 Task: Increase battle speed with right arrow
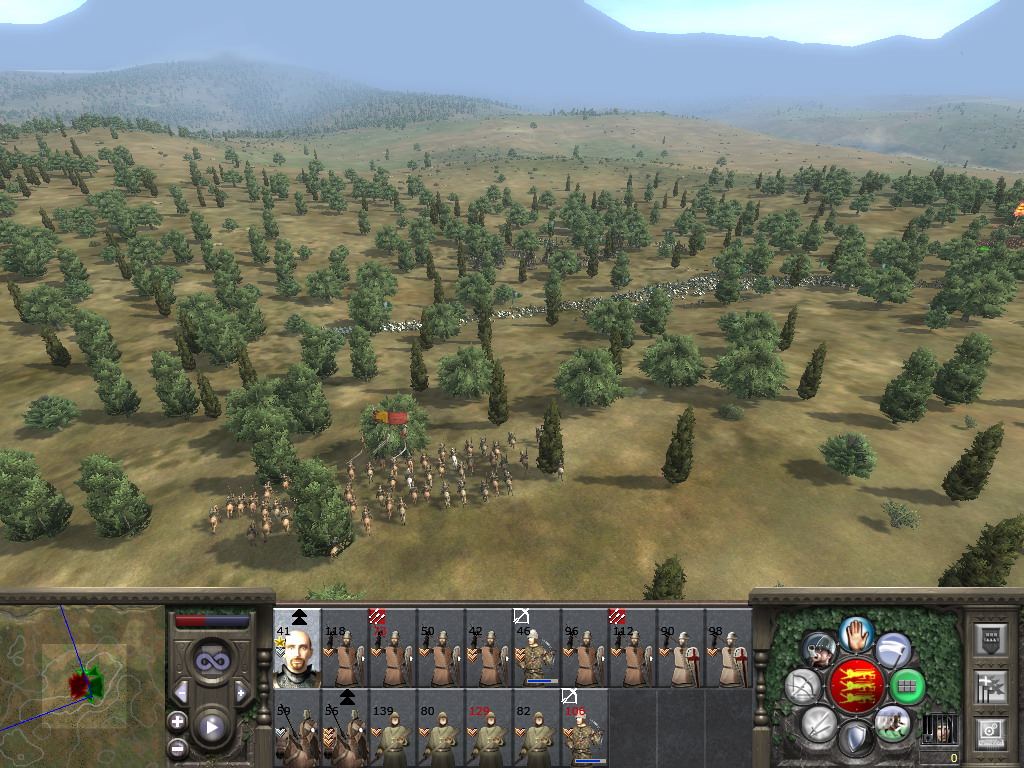[242, 692]
